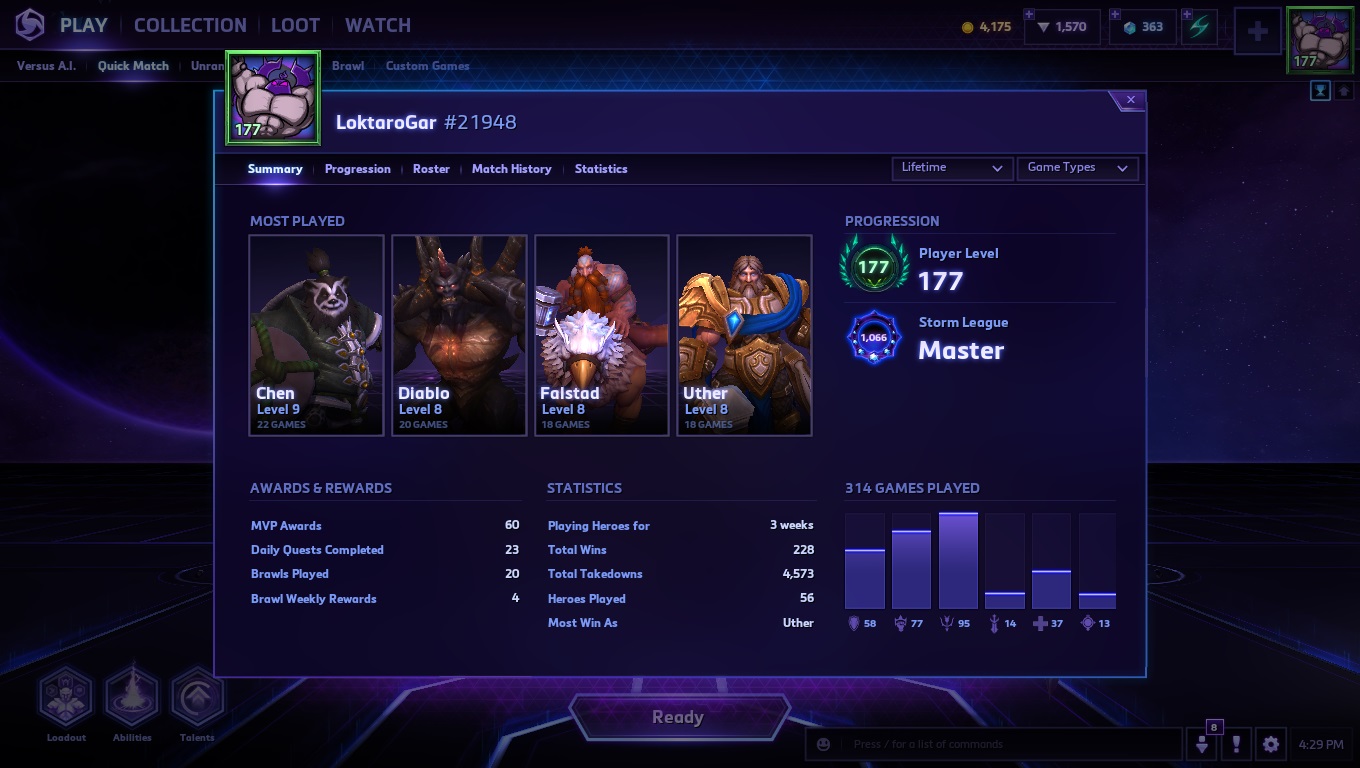
Task: Open the Talents hexagon button
Action: coord(197,697)
